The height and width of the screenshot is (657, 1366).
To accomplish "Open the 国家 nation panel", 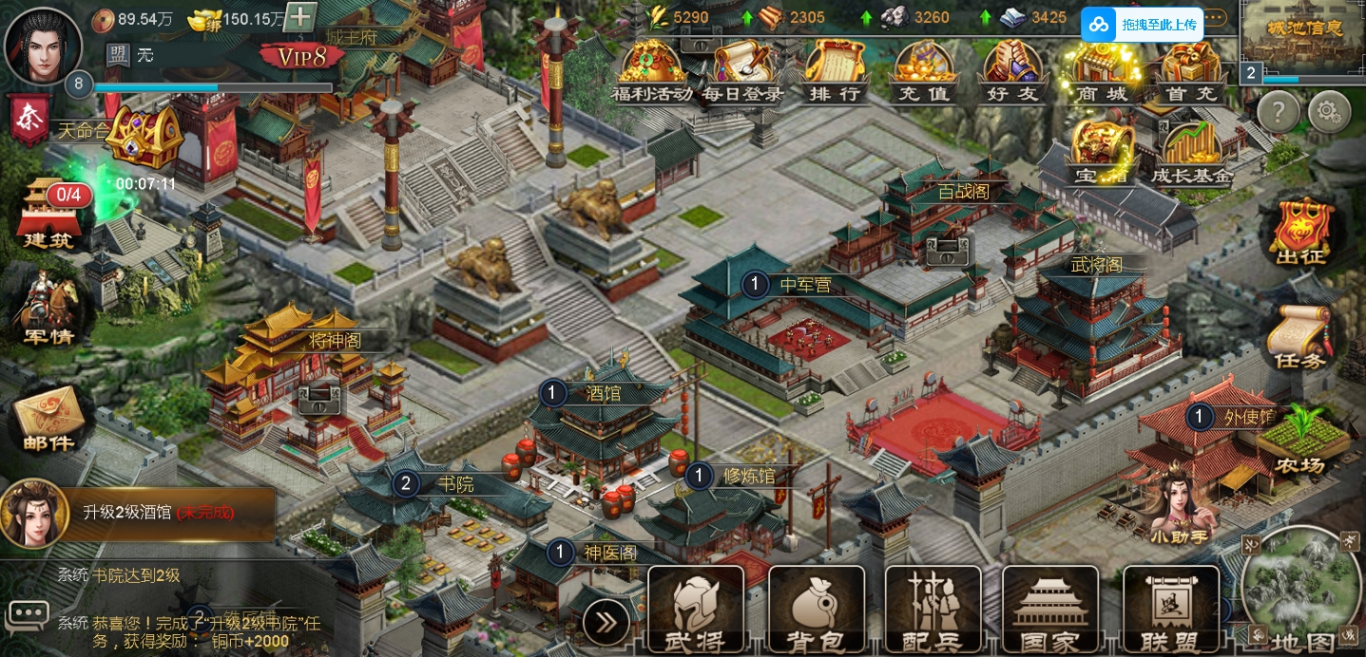I will pyautogui.click(x=1050, y=610).
